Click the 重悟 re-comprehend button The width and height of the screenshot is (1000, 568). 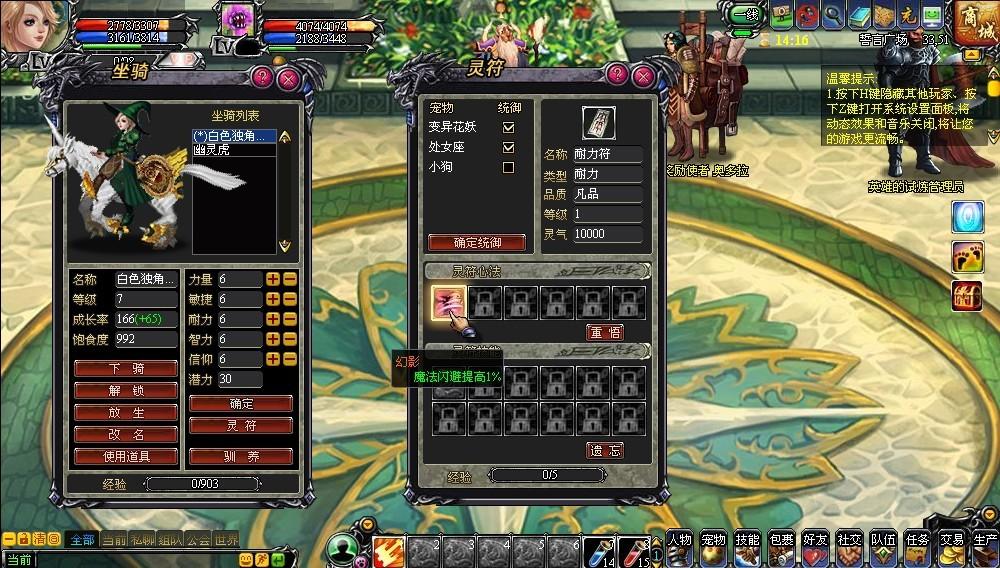tap(604, 332)
